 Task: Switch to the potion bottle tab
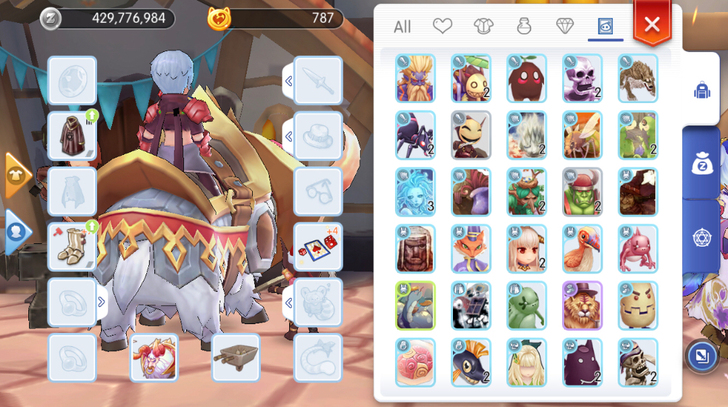point(523,27)
